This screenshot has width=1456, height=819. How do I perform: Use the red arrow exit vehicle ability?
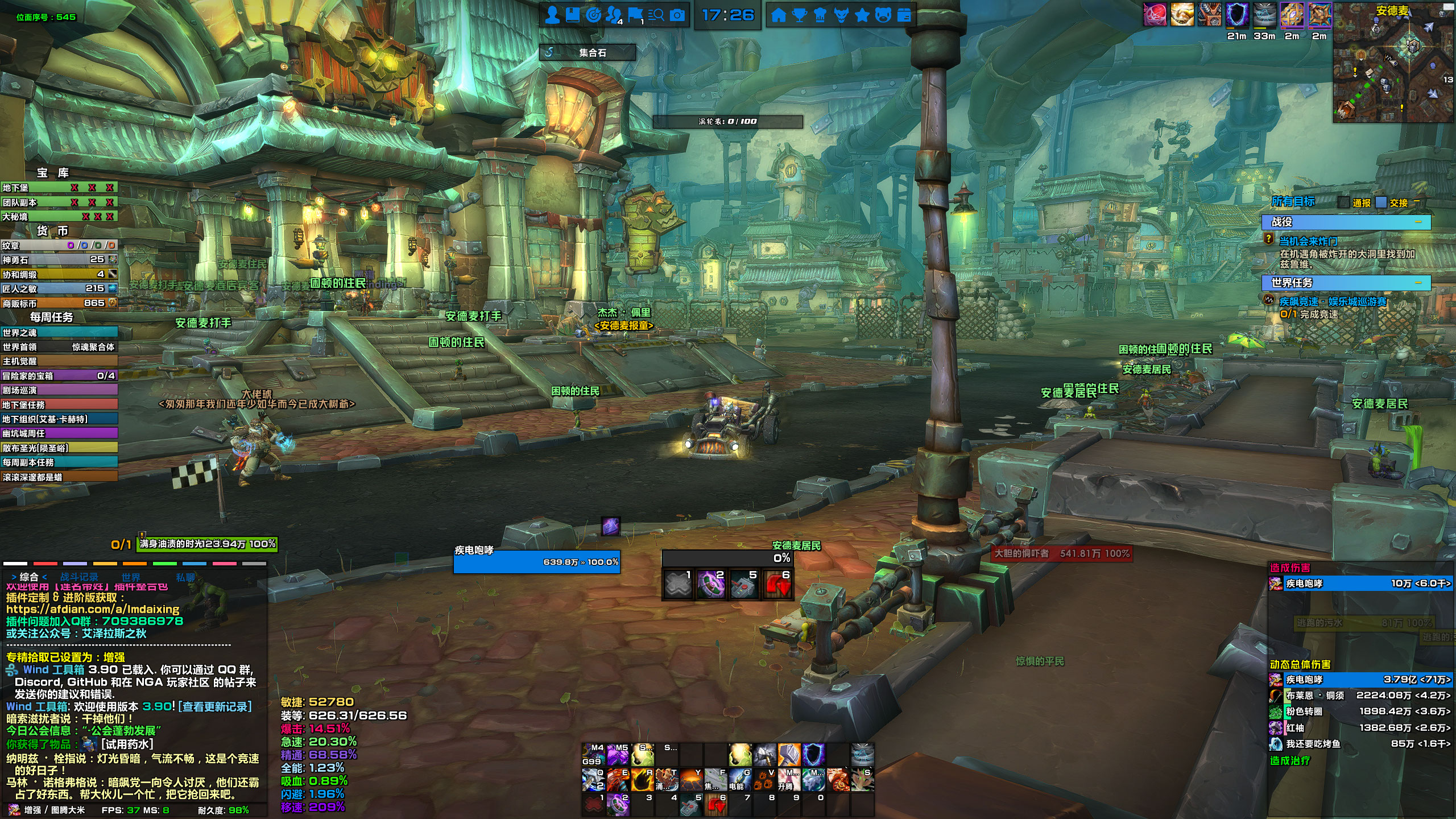click(x=777, y=586)
